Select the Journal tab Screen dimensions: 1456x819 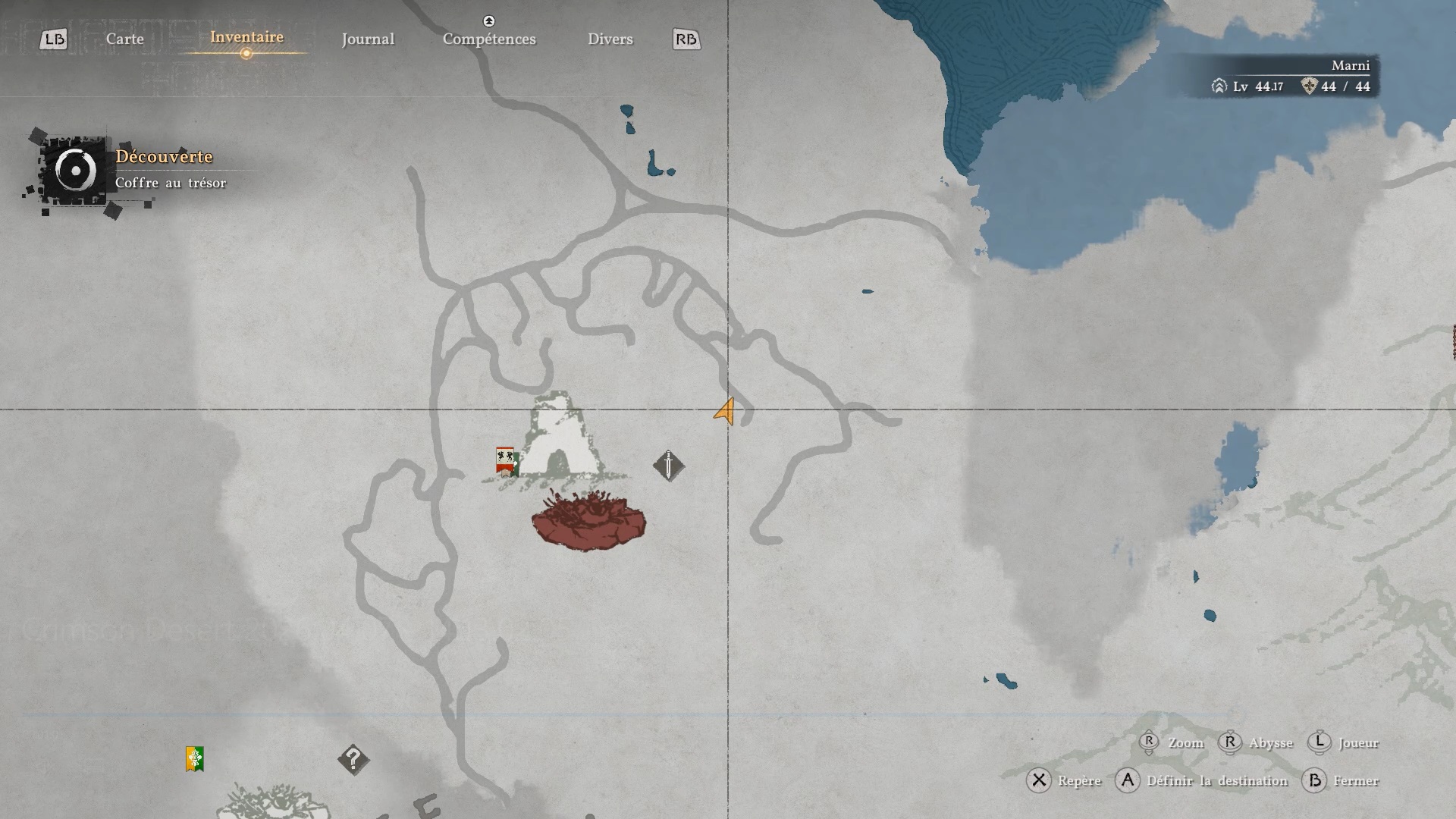pos(368,39)
